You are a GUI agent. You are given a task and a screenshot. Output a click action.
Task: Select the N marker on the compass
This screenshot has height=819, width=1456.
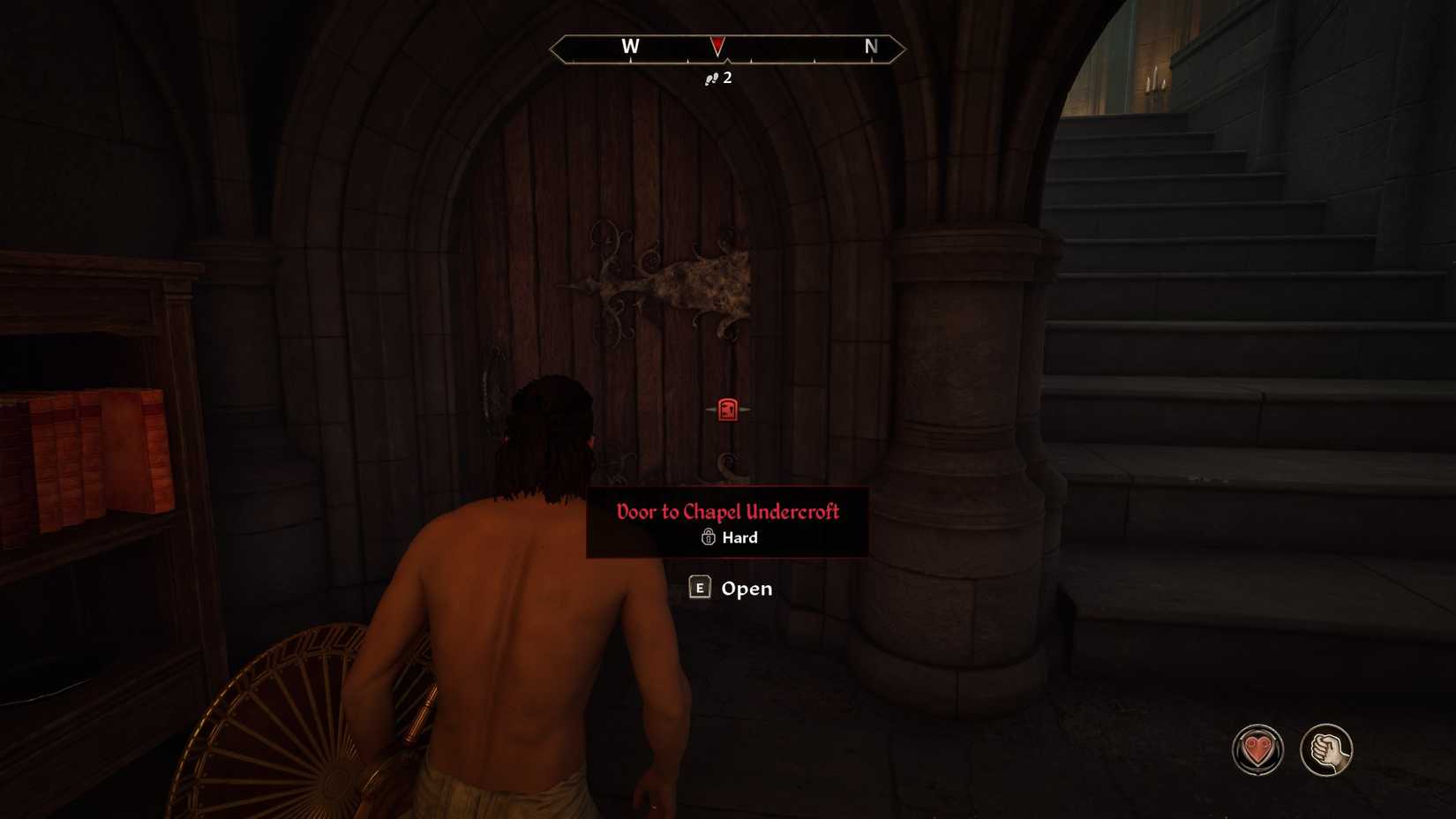[x=870, y=47]
